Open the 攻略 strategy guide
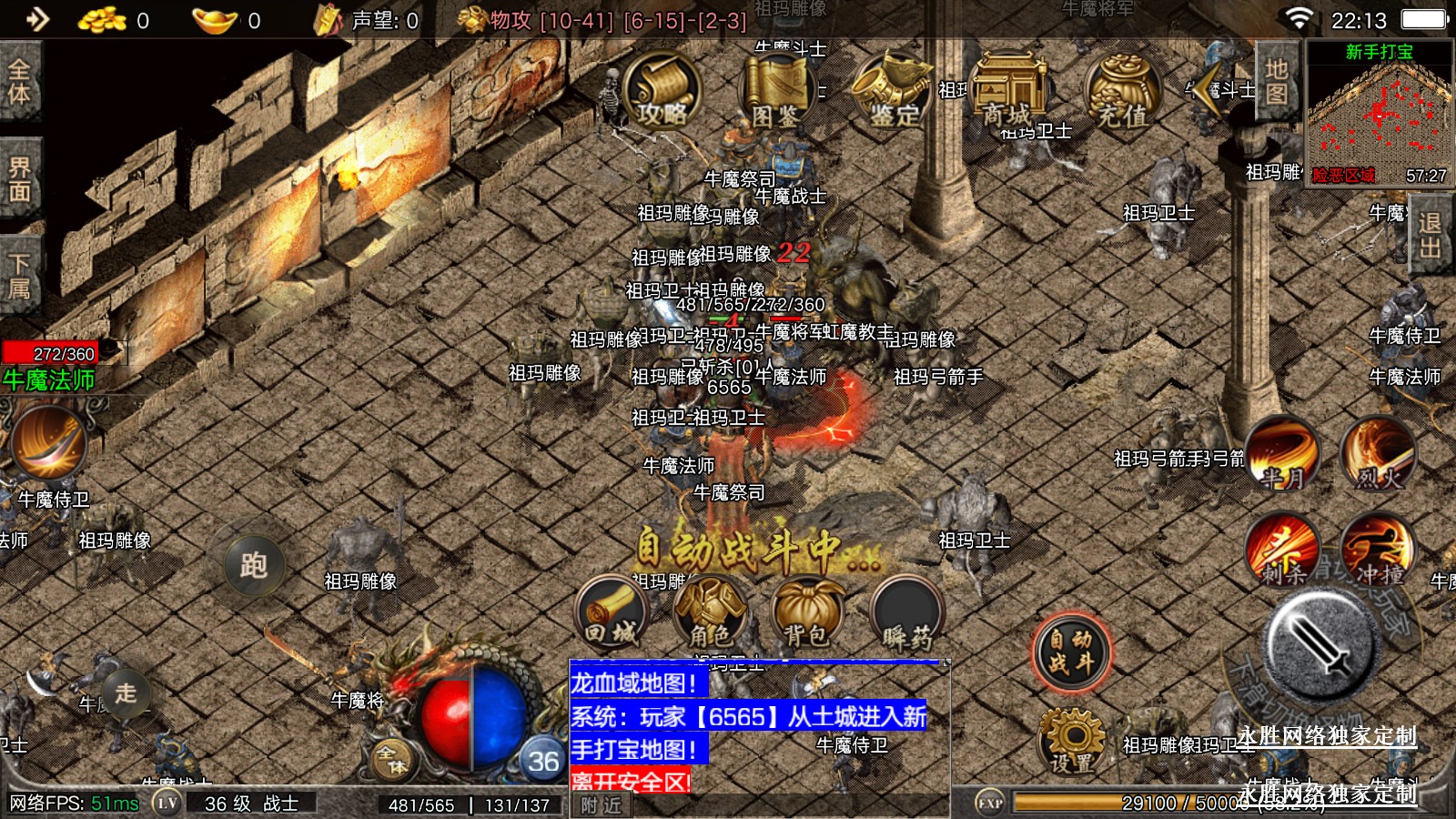 pyautogui.click(x=662, y=91)
